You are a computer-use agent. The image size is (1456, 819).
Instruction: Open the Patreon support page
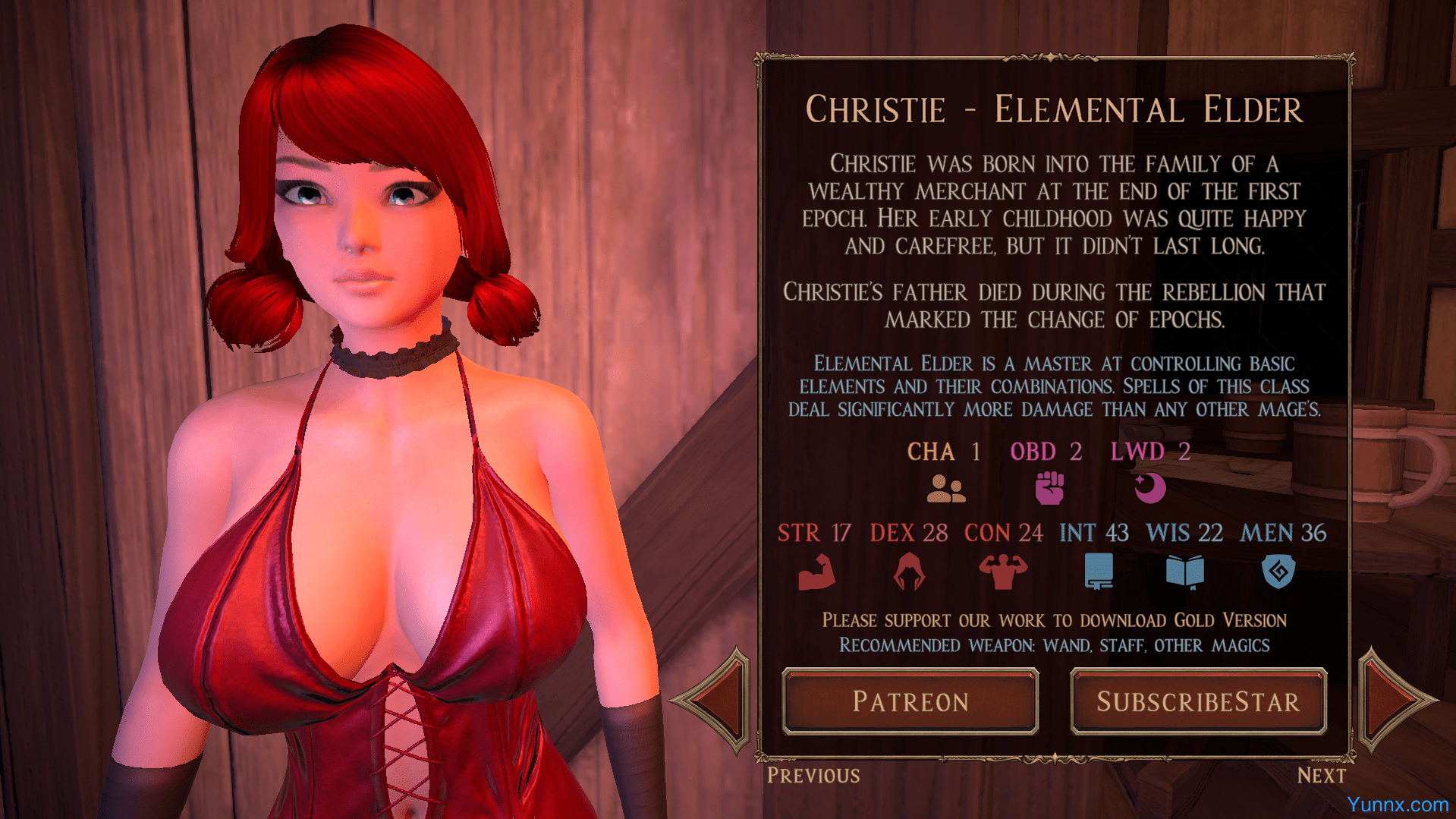pos(910,701)
